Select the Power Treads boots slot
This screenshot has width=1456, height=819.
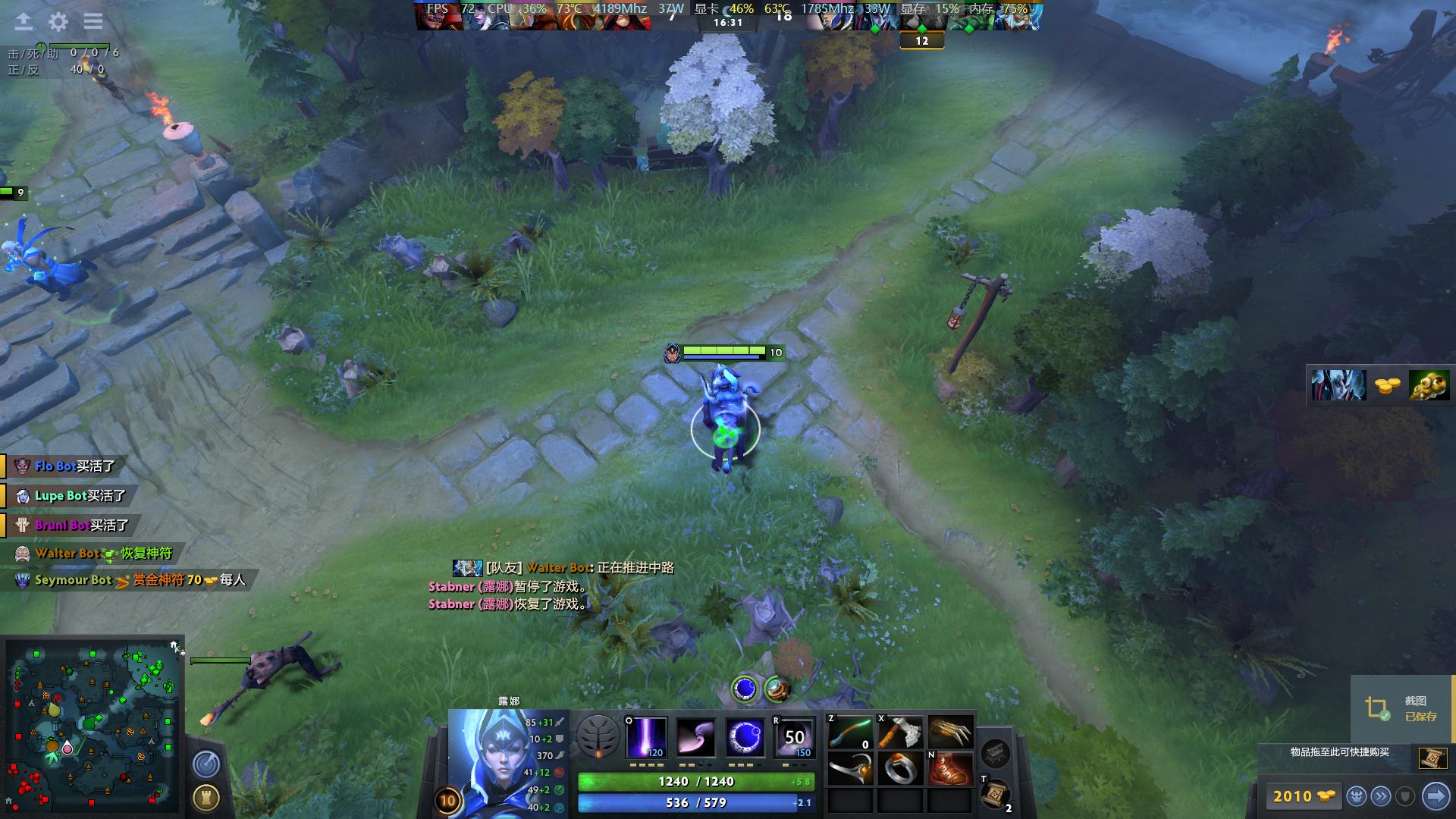click(949, 769)
